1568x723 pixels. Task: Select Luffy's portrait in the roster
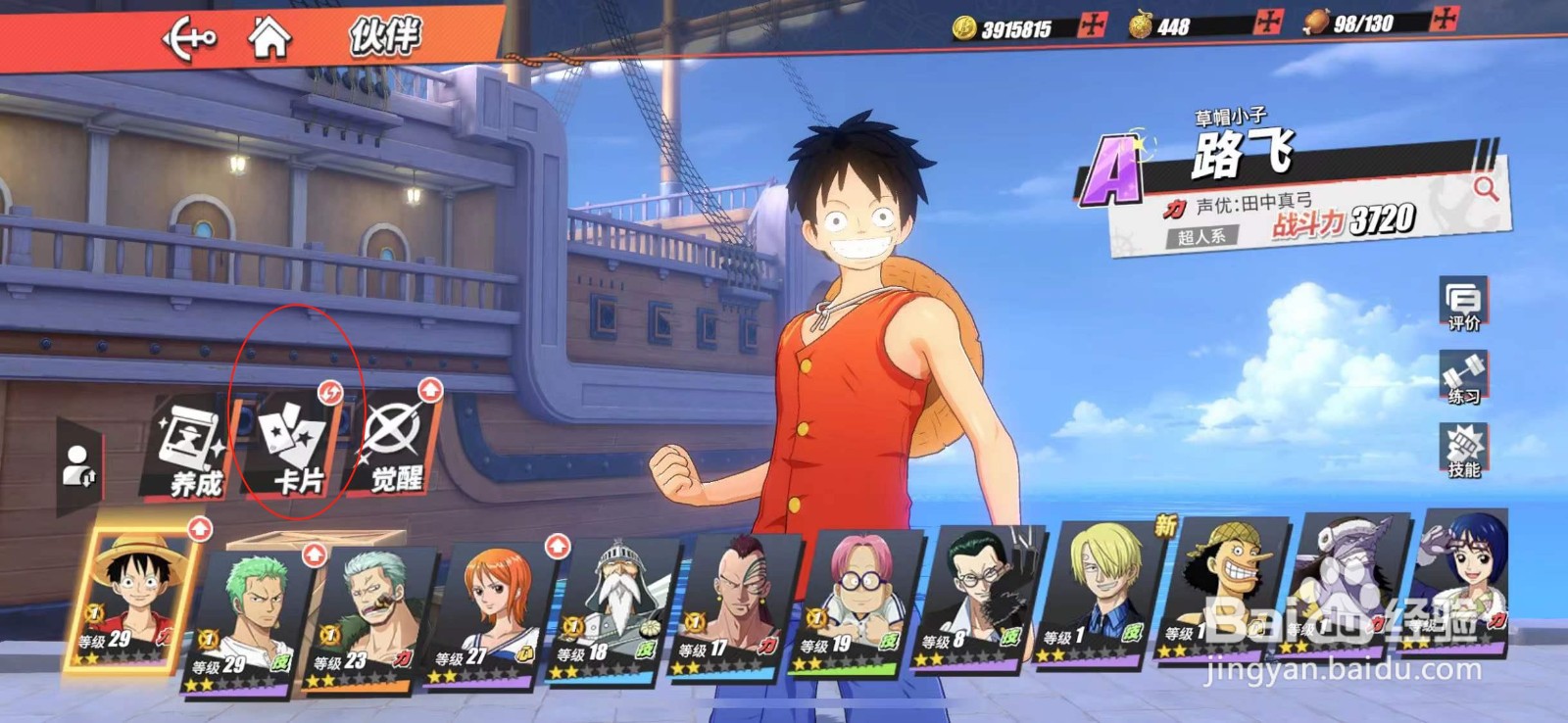click(x=132, y=598)
